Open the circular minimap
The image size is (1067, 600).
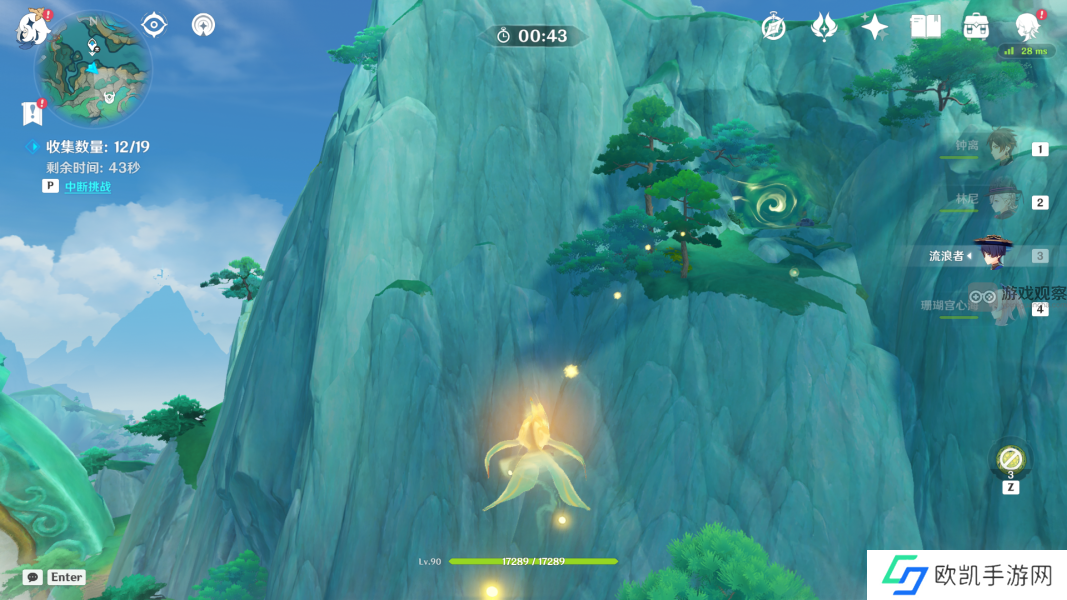[x=93, y=69]
